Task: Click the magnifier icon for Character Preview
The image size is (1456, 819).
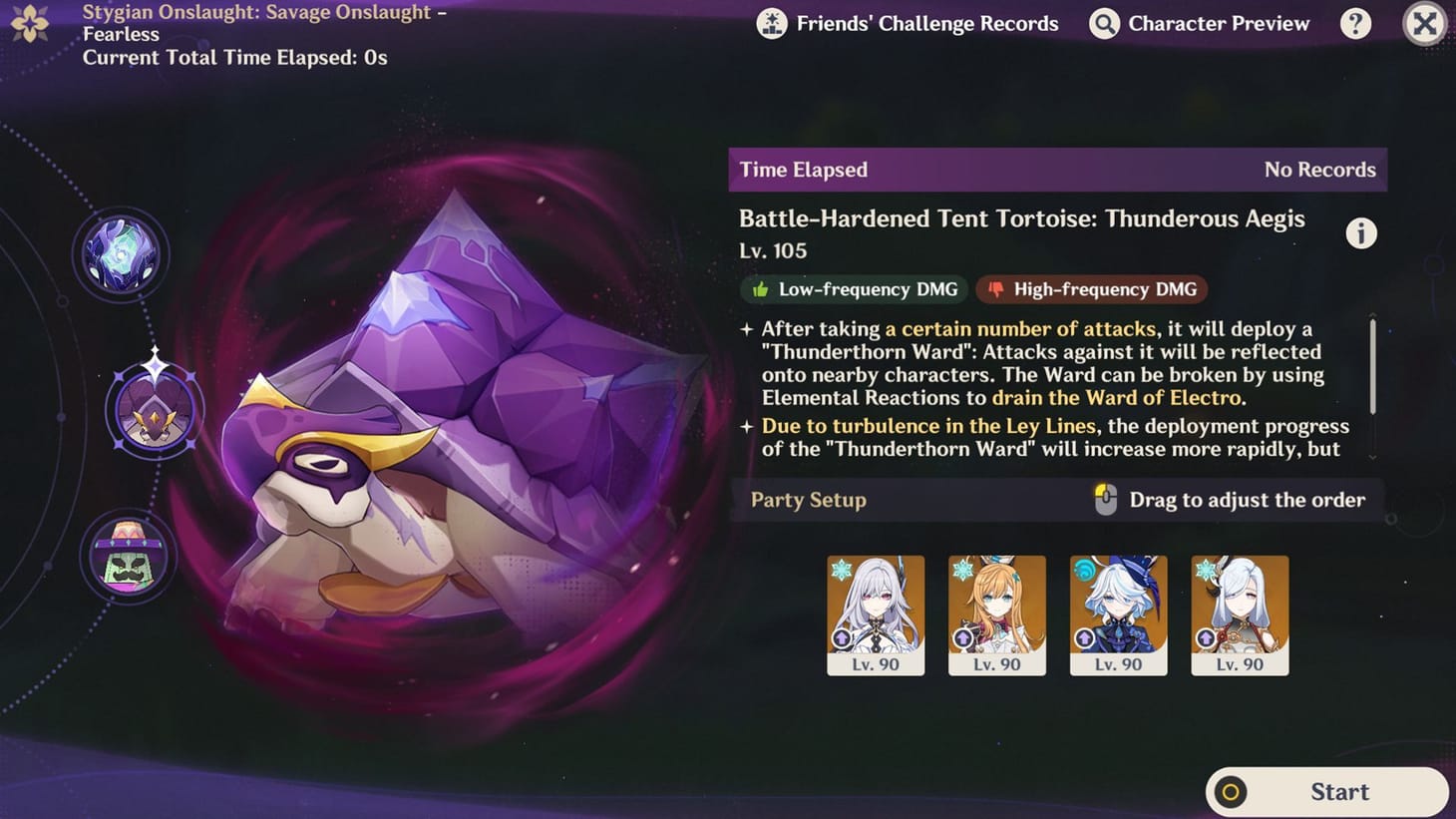Action: [1103, 23]
